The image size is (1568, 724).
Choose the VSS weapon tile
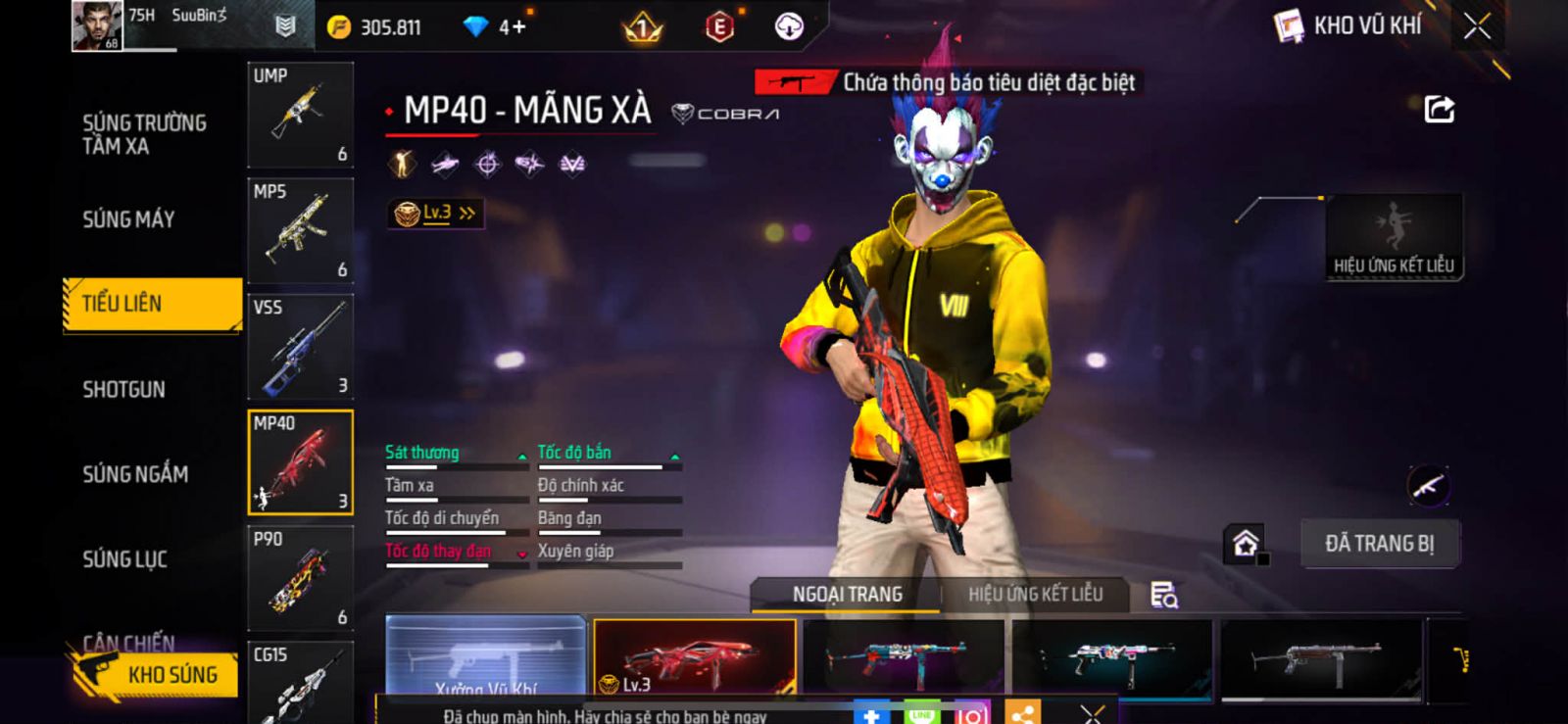(300, 346)
